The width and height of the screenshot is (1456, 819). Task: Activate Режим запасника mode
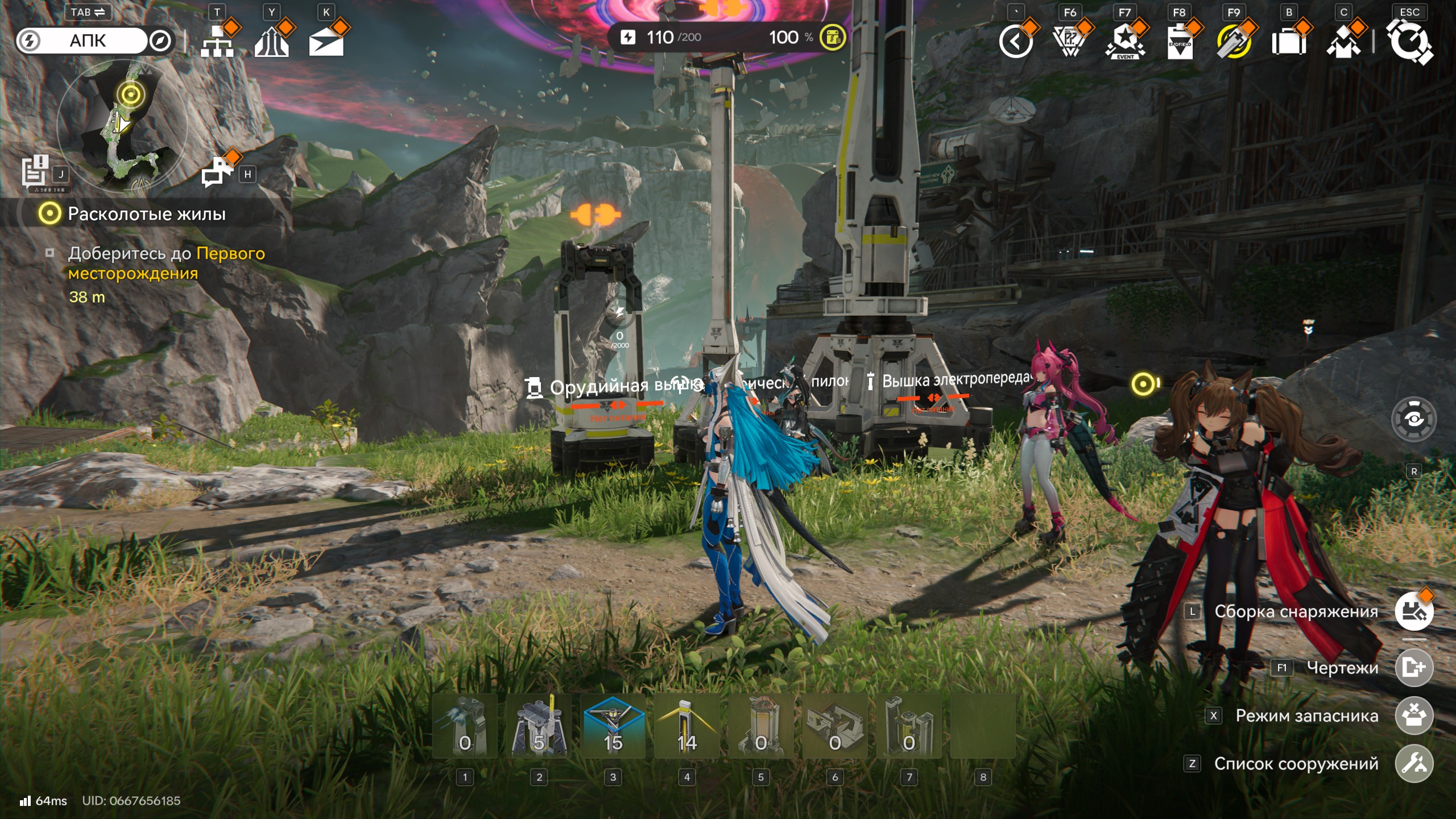click(x=1414, y=715)
